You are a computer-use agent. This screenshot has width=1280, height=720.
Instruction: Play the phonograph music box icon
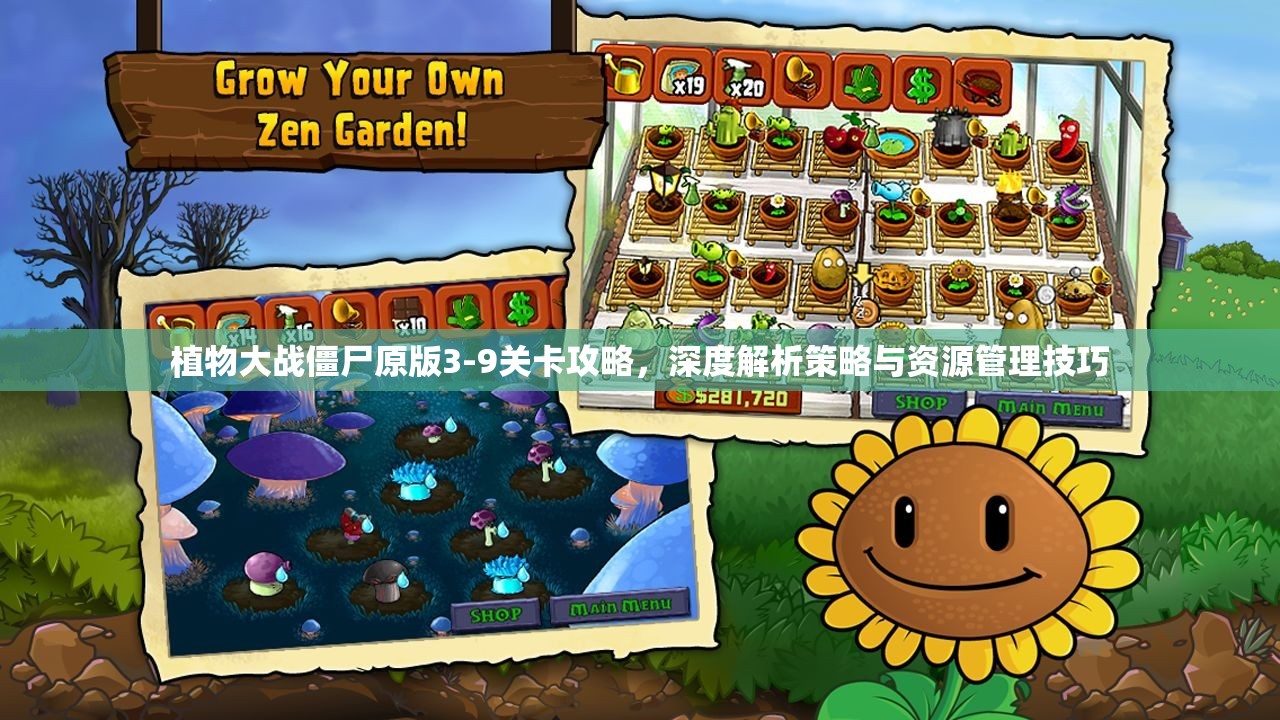click(800, 79)
